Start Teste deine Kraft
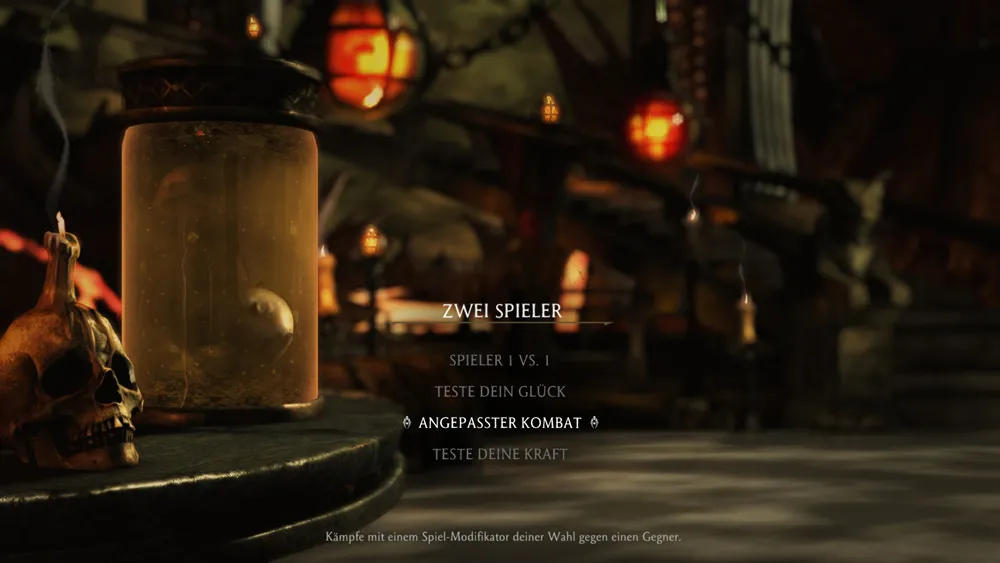 pyautogui.click(x=500, y=454)
